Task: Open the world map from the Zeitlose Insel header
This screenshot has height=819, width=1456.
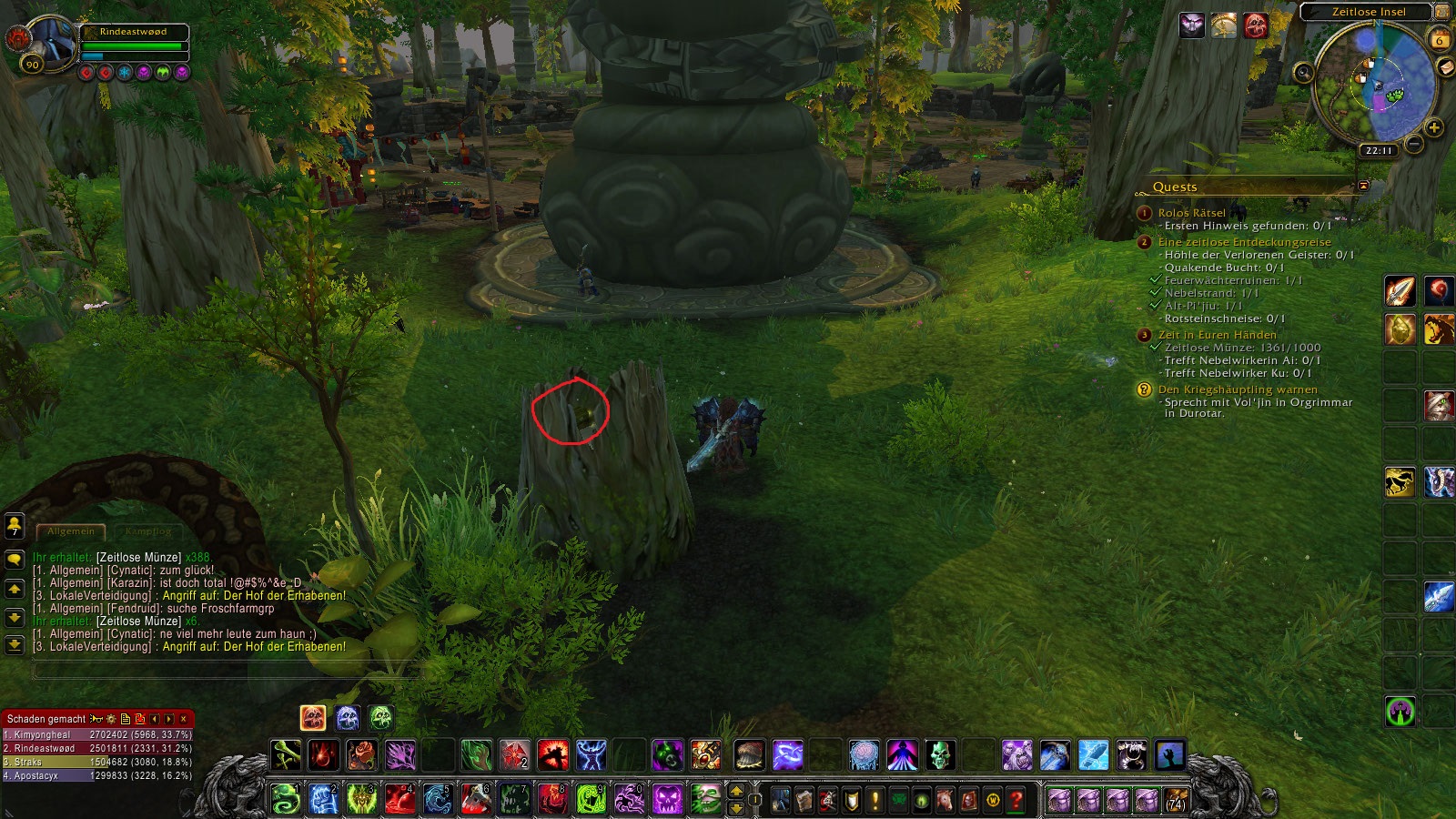Action: (x=1368, y=12)
